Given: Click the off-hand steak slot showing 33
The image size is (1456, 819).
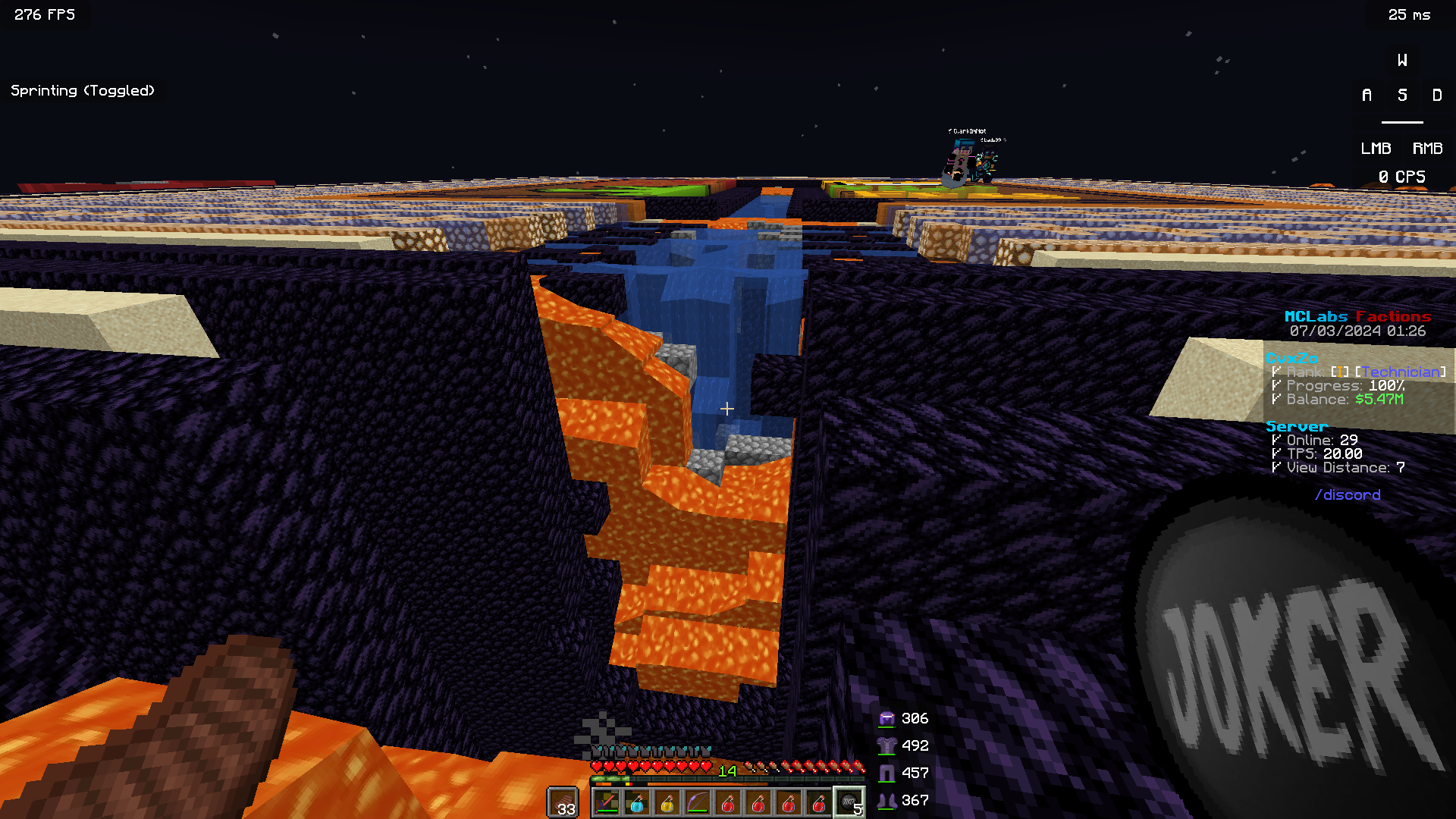Looking at the screenshot, I should (563, 802).
